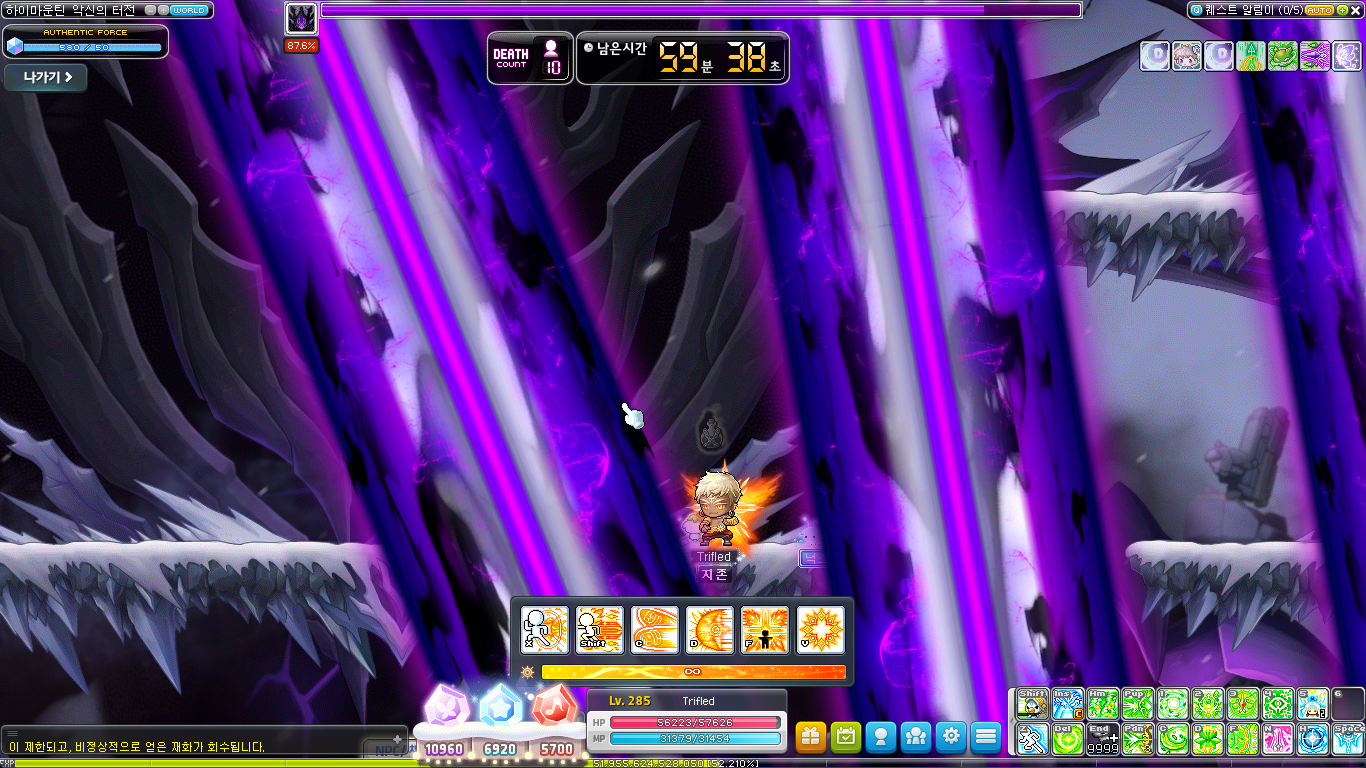
Task: Open the WORLD map button
Action: tap(189, 10)
